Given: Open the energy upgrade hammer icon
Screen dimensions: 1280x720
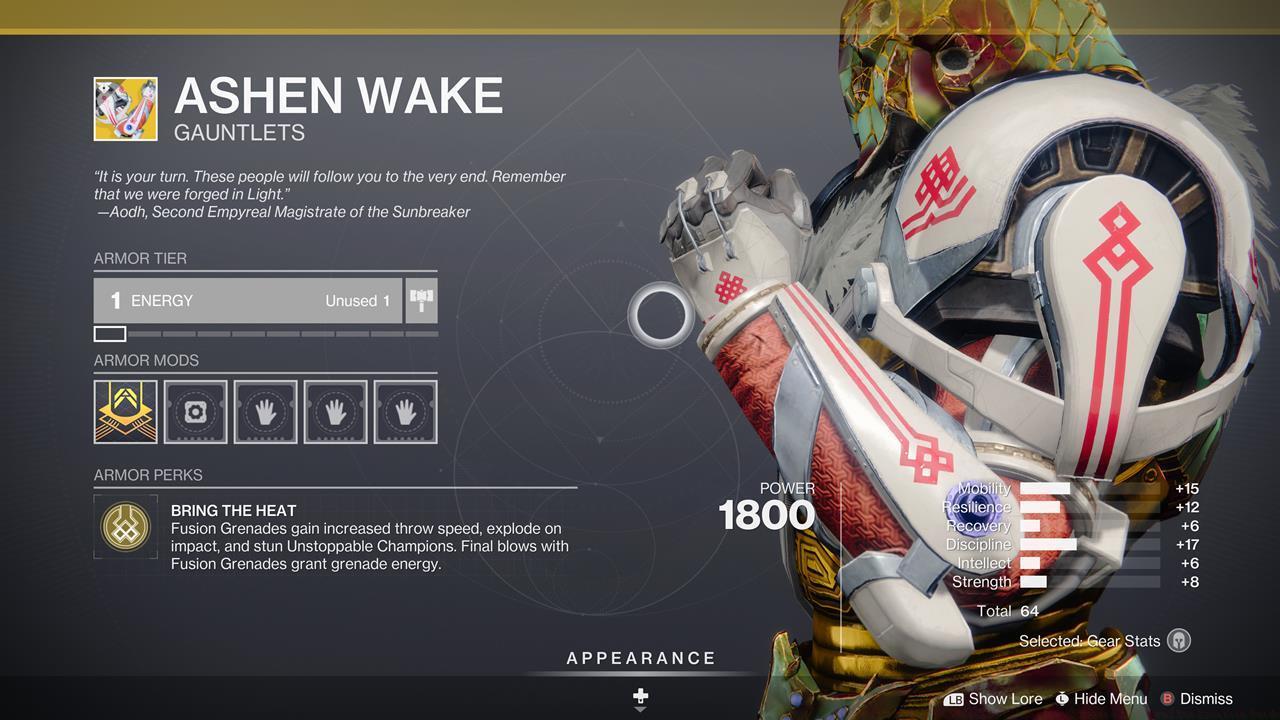Looking at the screenshot, I should 420,300.
